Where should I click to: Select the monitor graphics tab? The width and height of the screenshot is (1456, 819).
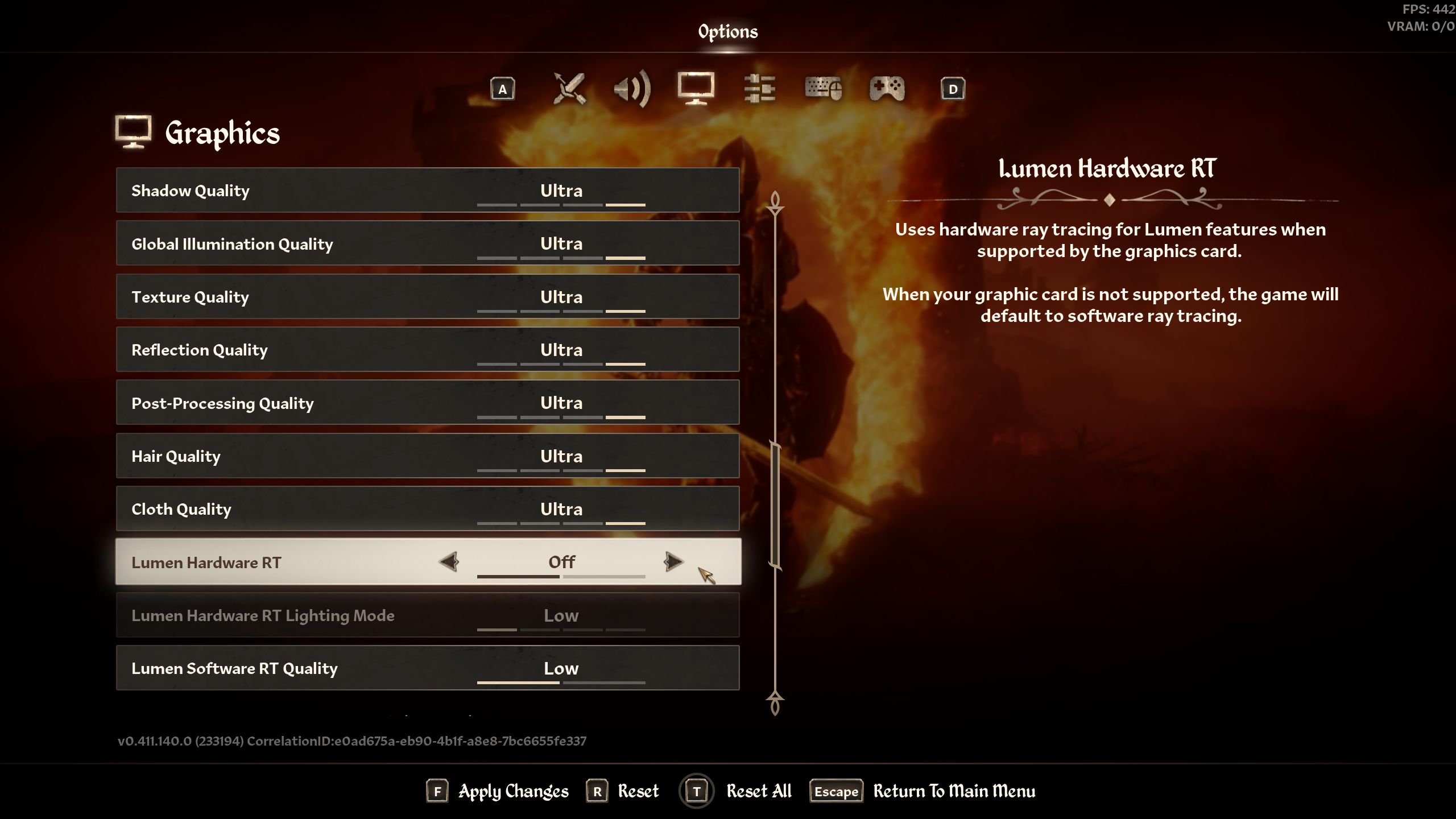pos(696,88)
